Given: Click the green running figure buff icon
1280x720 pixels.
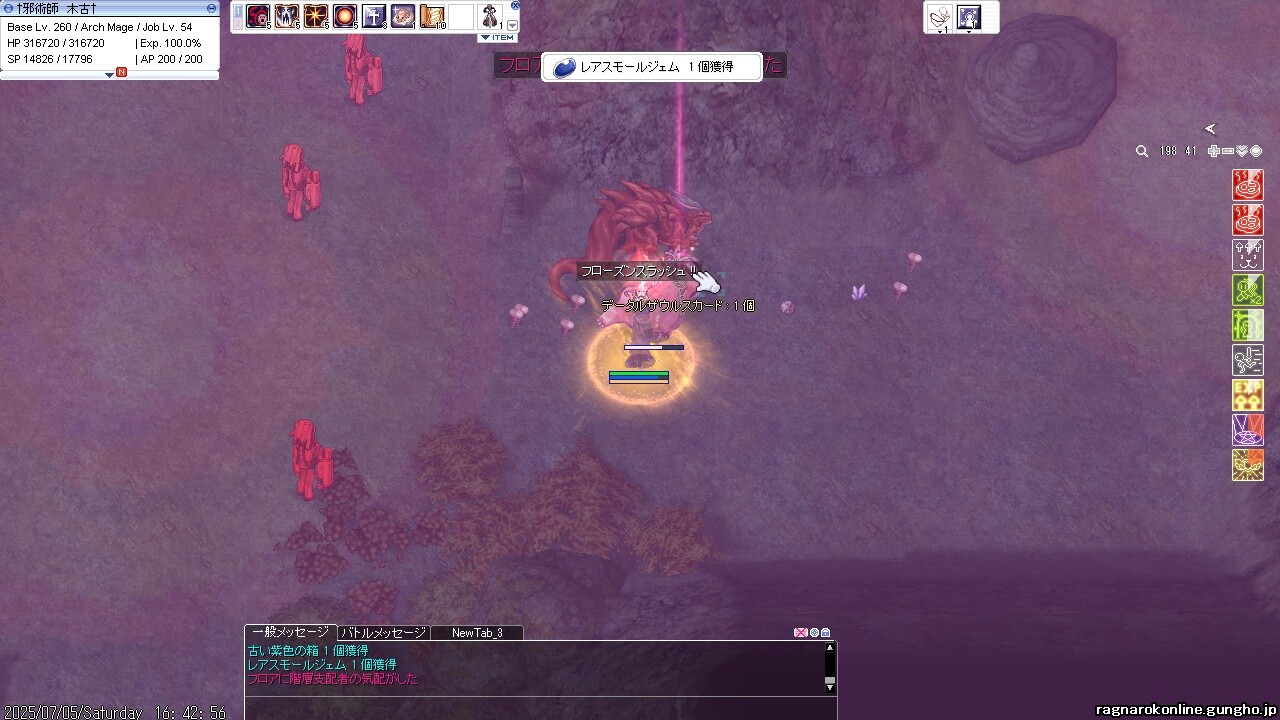Looking at the screenshot, I should click(x=1248, y=290).
